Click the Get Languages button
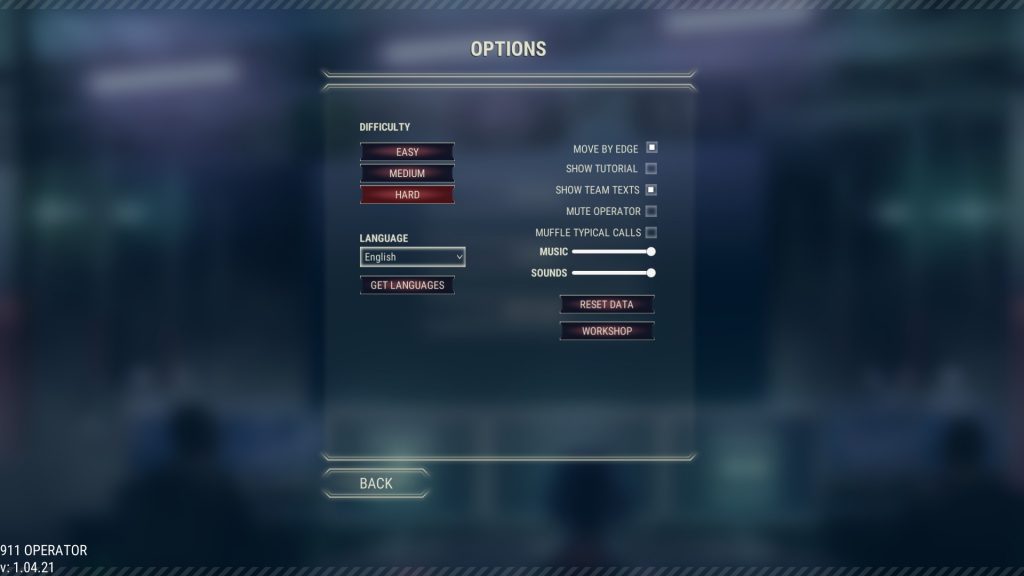This screenshot has height=576, width=1024. point(407,285)
